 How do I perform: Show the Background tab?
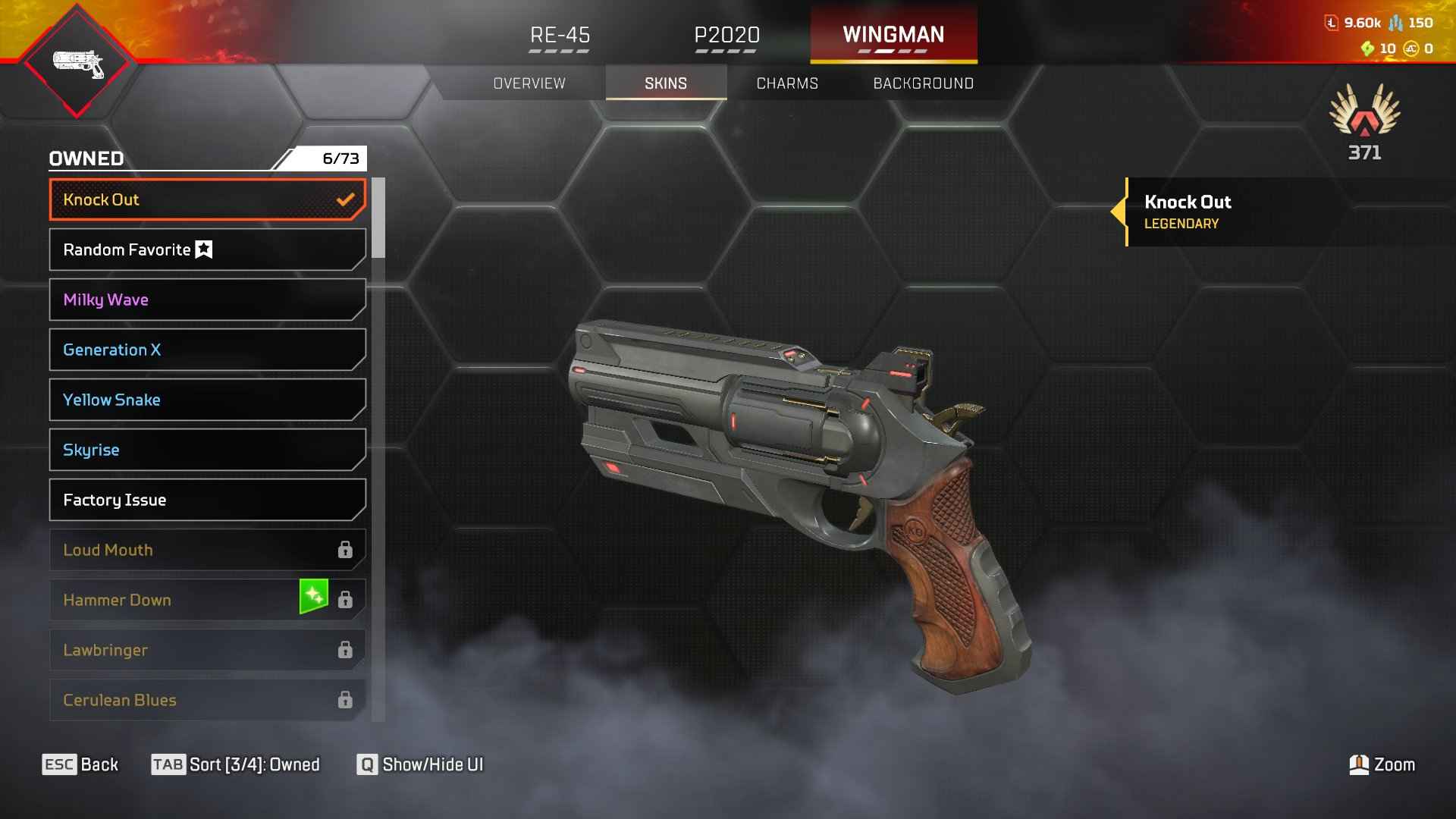click(x=923, y=83)
